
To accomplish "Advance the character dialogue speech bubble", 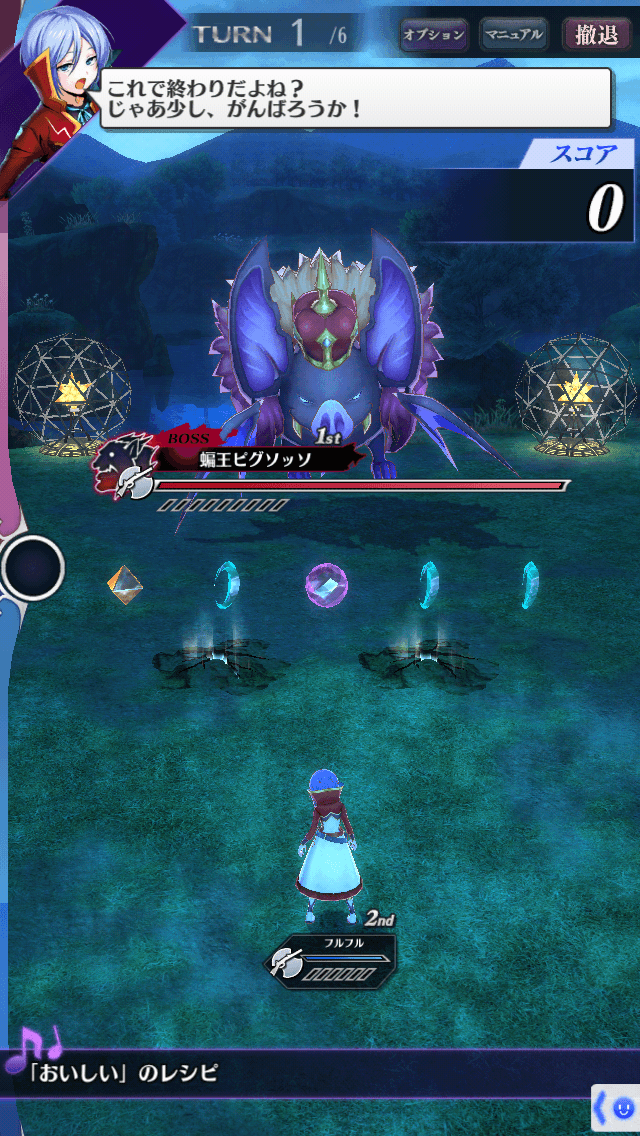I will [355, 98].
